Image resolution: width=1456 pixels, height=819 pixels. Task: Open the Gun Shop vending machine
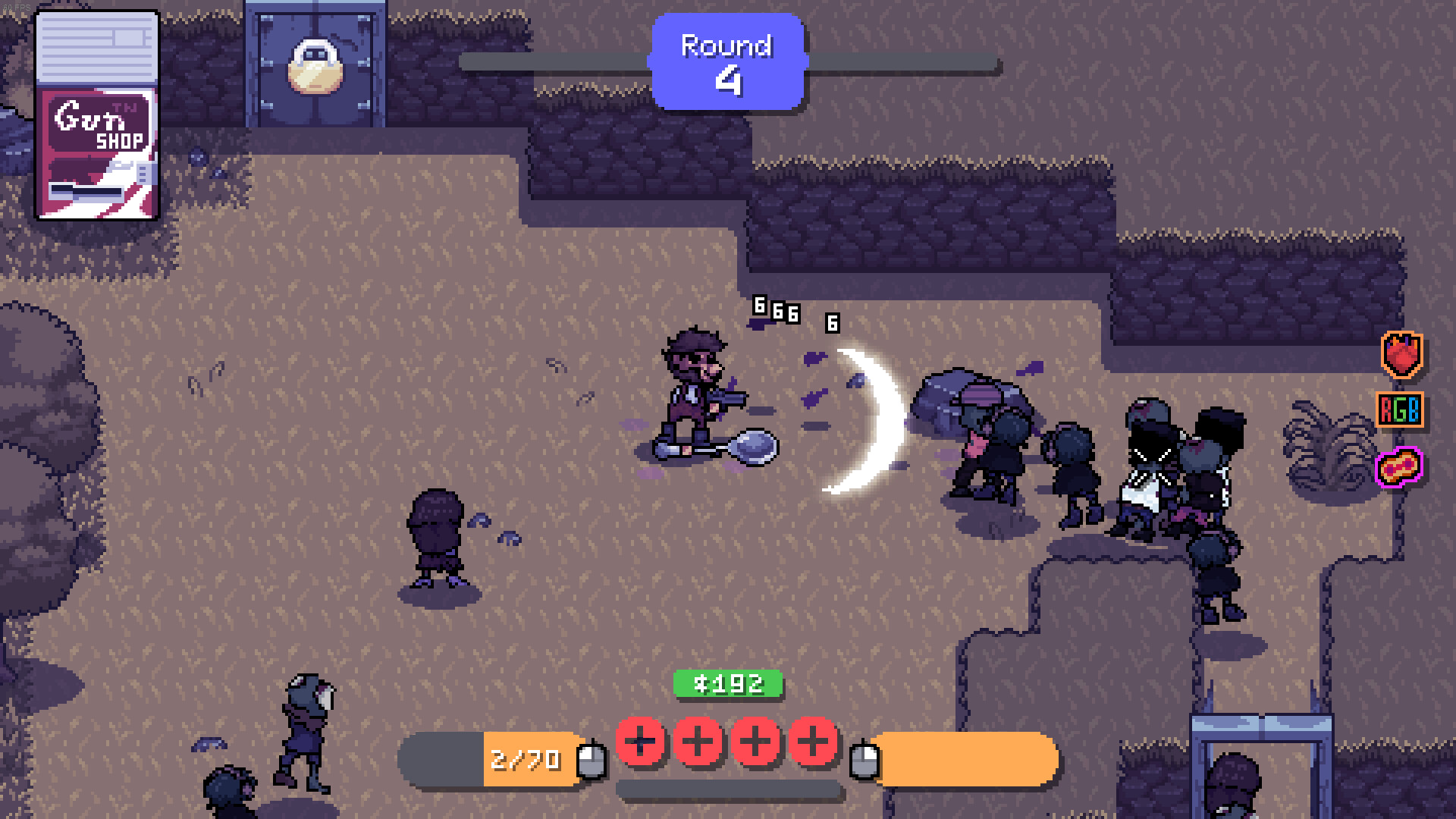click(x=97, y=115)
